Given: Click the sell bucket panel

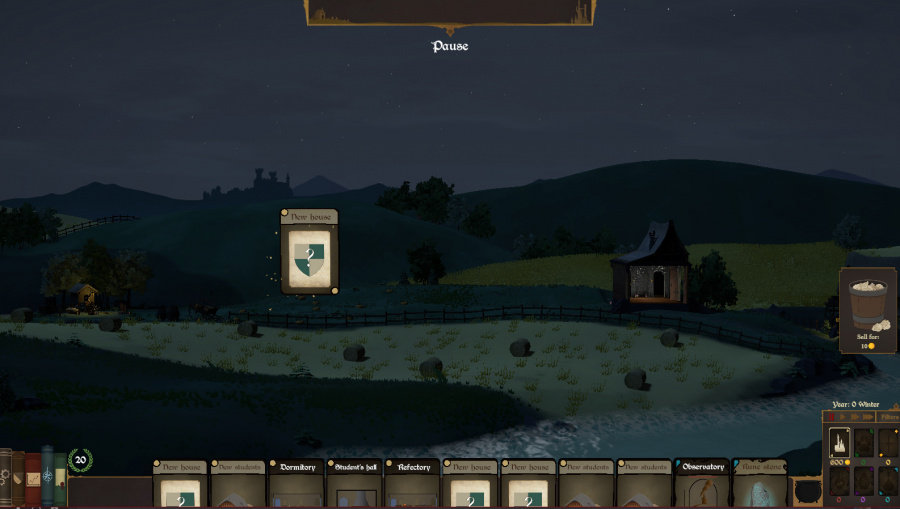Looking at the screenshot, I should point(868,310).
